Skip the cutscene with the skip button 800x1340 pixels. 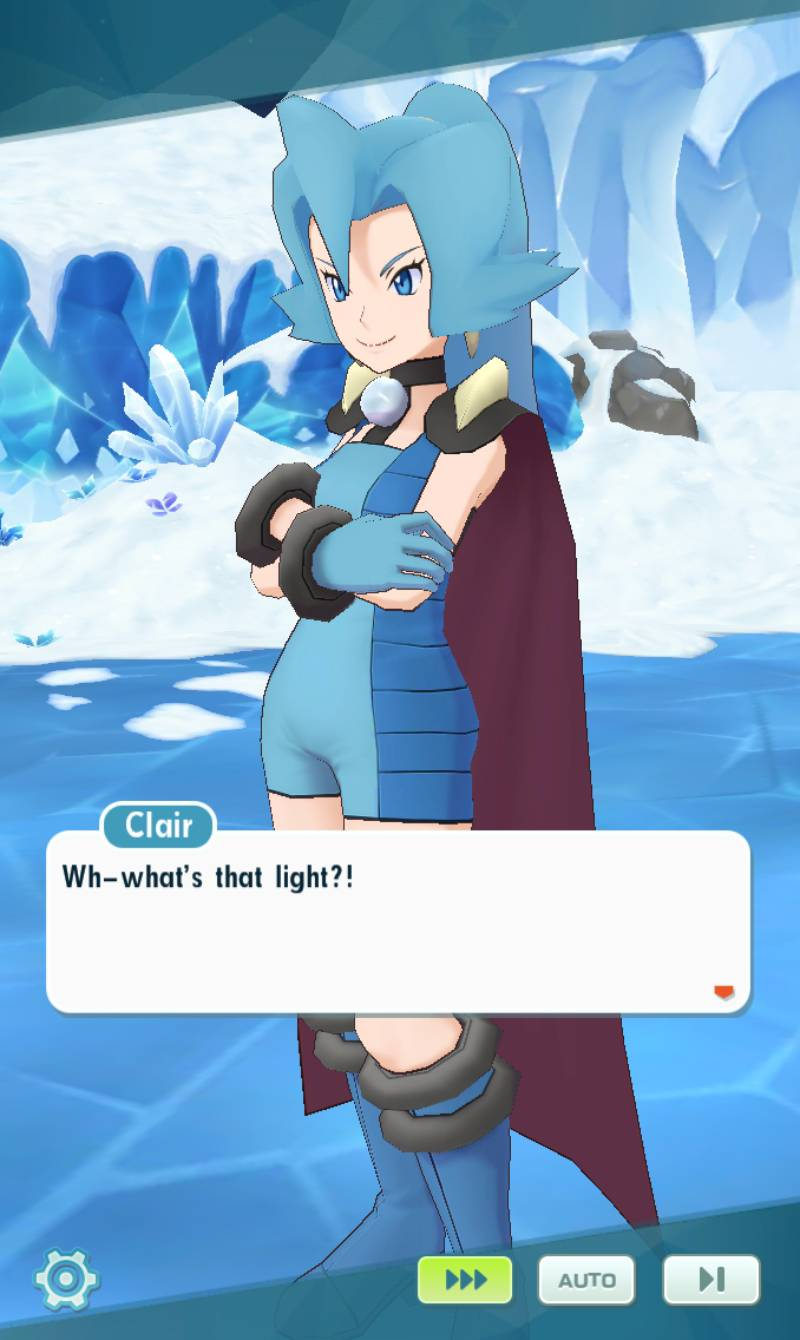[x=711, y=1279]
